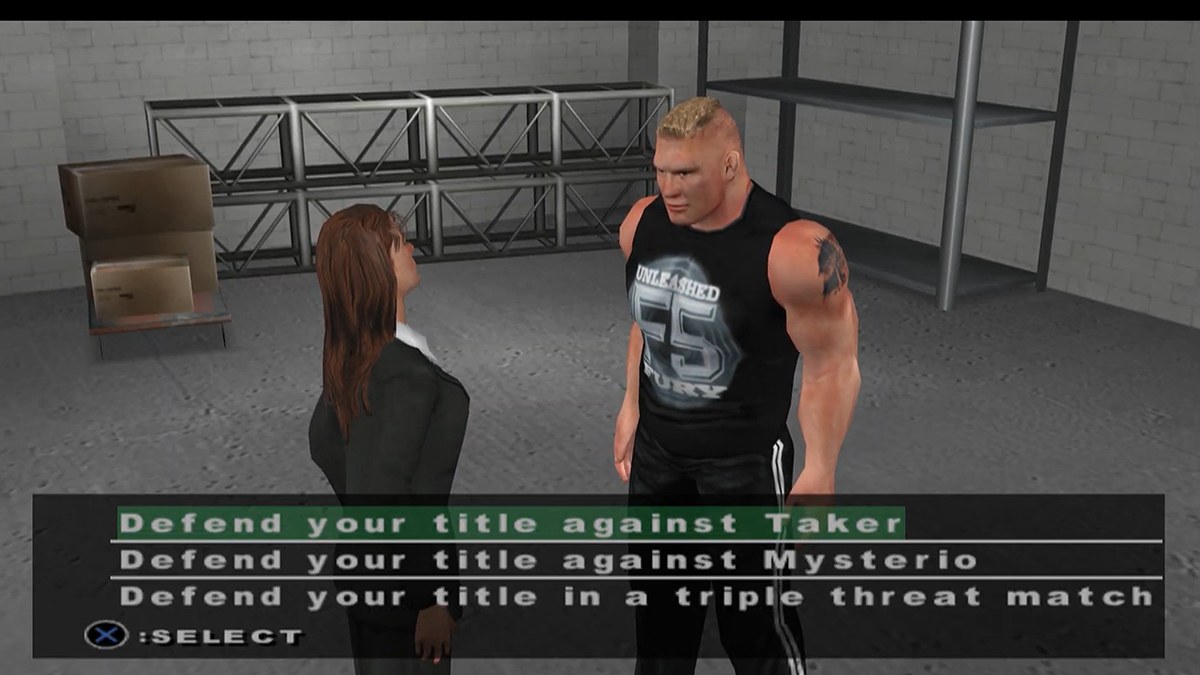The image size is (1200, 675).
Task: Pick the triple threat match title defense
Action: click(x=636, y=597)
